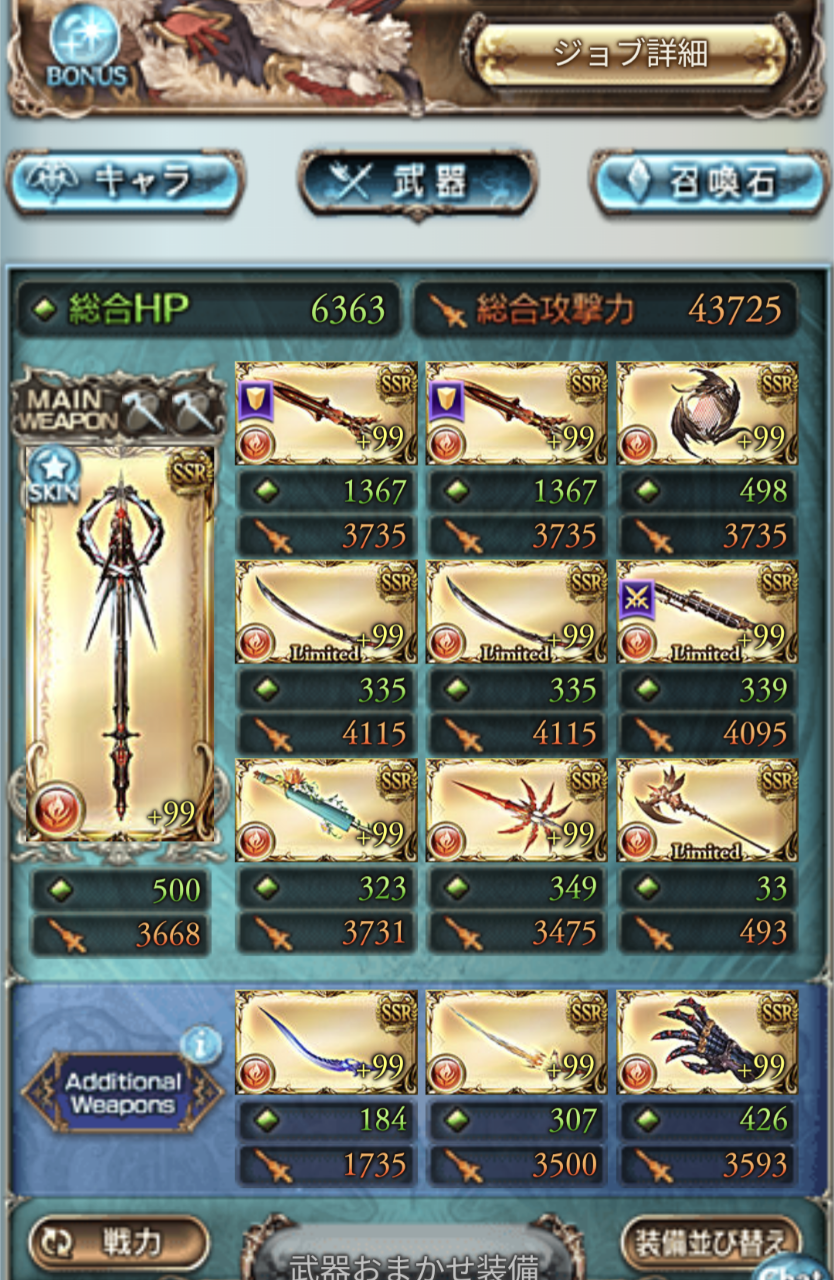
Task: Open the ジョブ詳細 job details
Action: click(632, 53)
